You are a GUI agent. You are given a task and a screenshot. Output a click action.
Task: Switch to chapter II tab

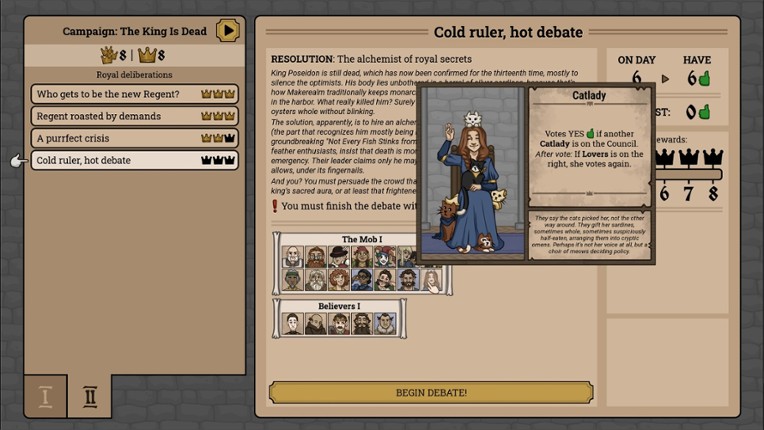[x=90, y=397]
